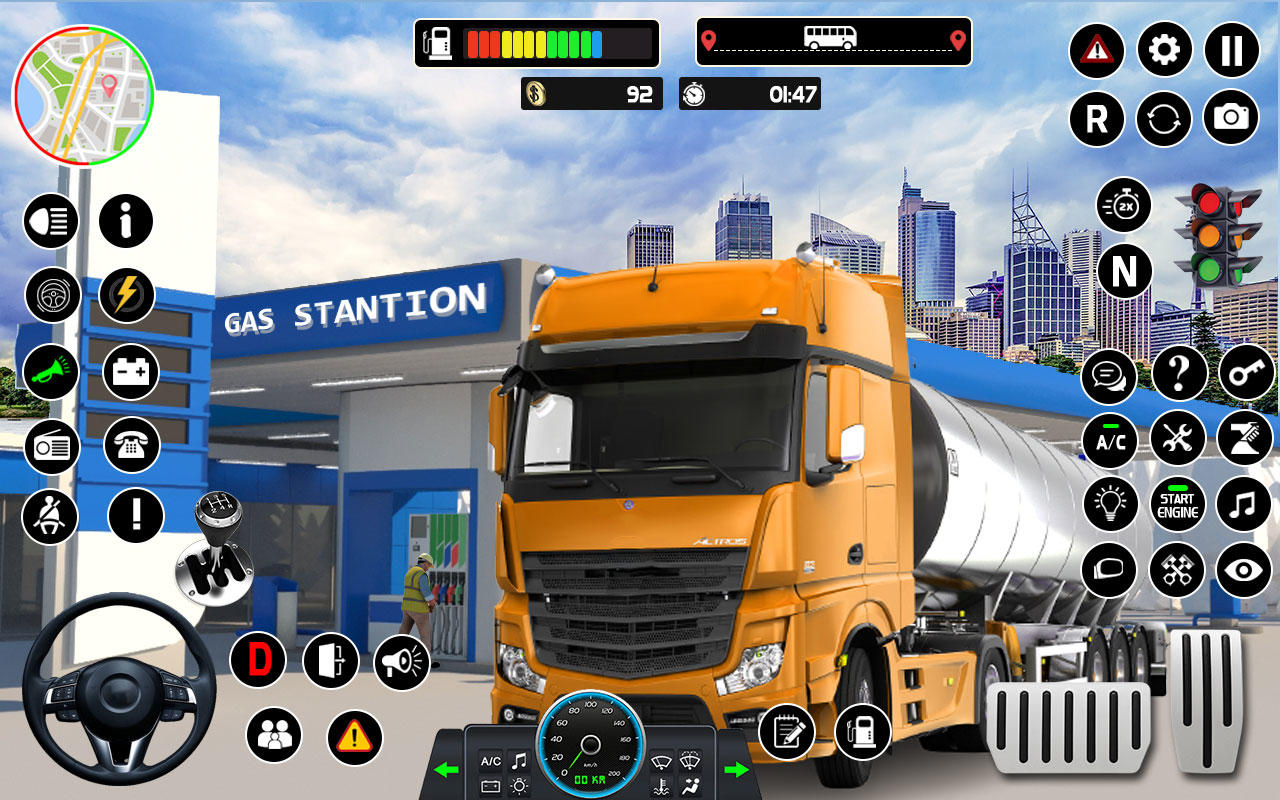1280x800 pixels.
Task: Take a screenshot with the camera button
Action: 1231,117
